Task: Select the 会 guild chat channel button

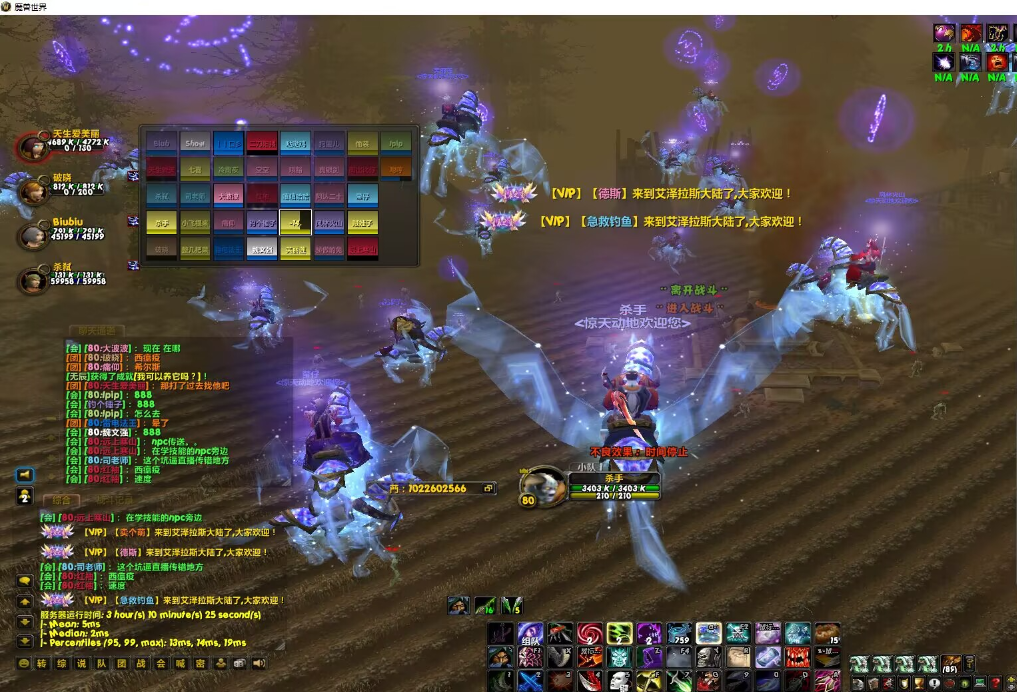Action: [x=161, y=663]
